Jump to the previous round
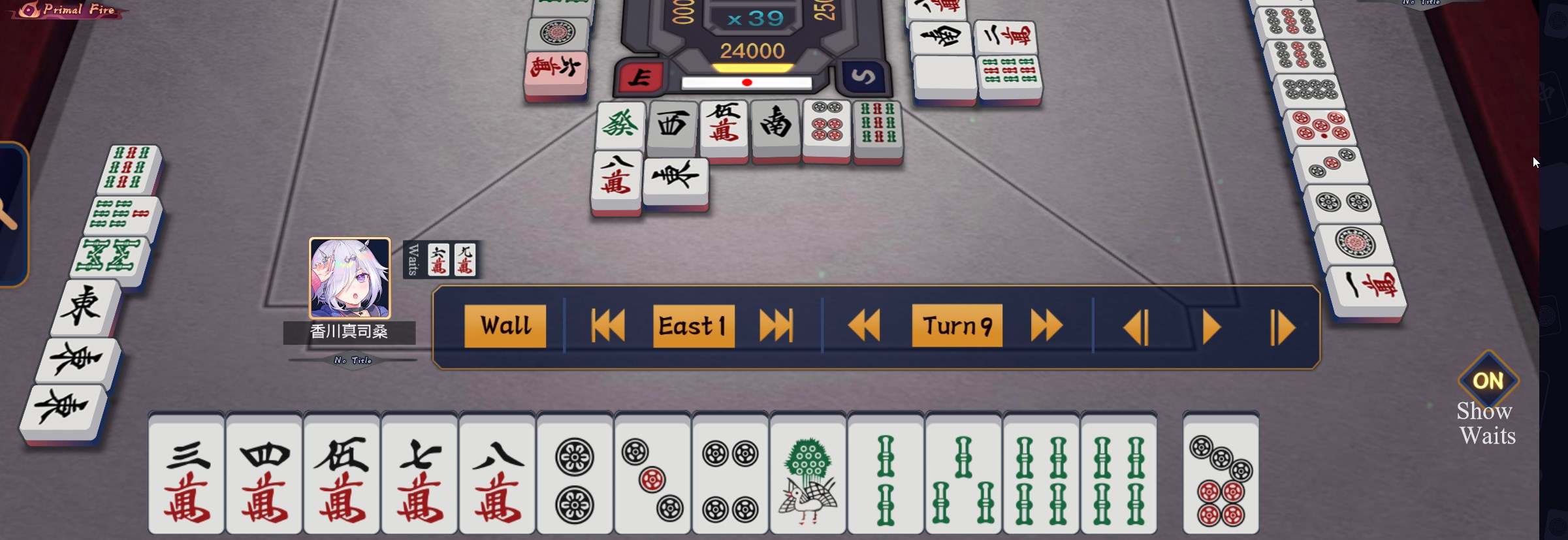Viewport: 1568px width, 540px height. click(x=607, y=326)
